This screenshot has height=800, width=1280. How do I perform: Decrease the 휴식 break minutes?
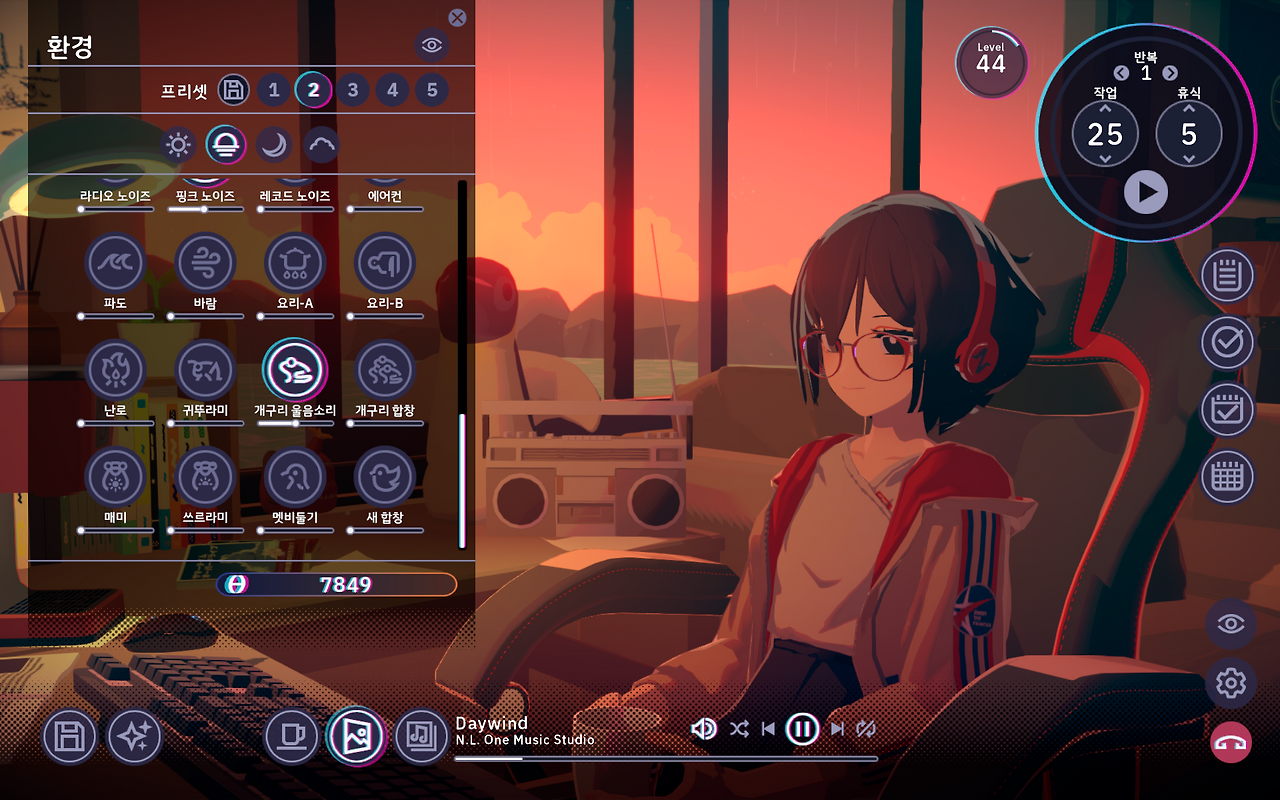pyautogui.click(x=1189, y=159)
